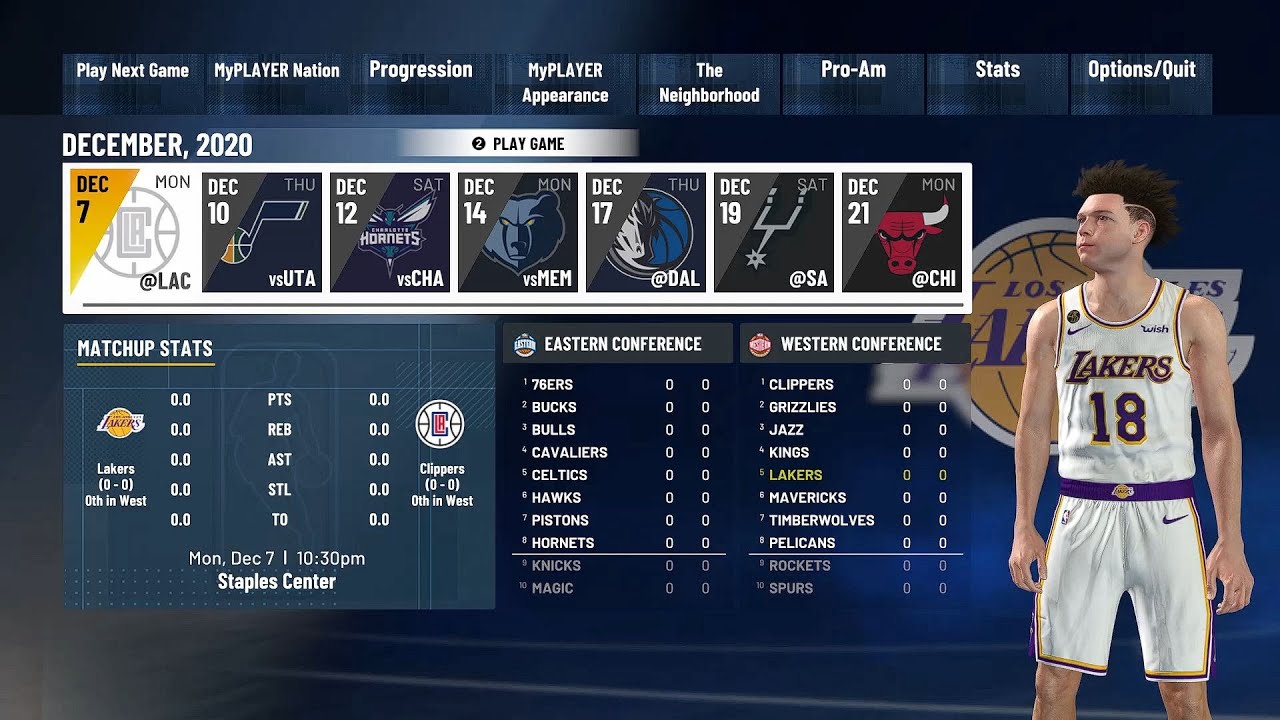This screenshot has height=720, width=1280.
Task: Choose the Dec 17 game at Dallas
Action: coord(646,233)
